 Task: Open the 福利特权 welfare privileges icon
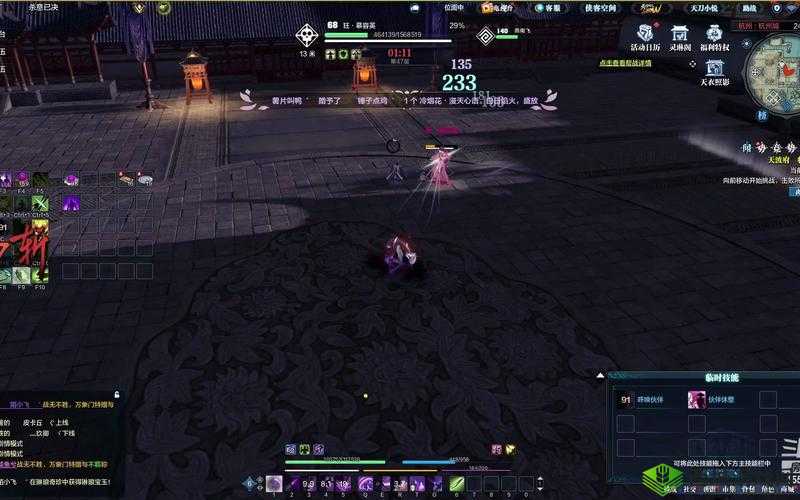point(714,37)
